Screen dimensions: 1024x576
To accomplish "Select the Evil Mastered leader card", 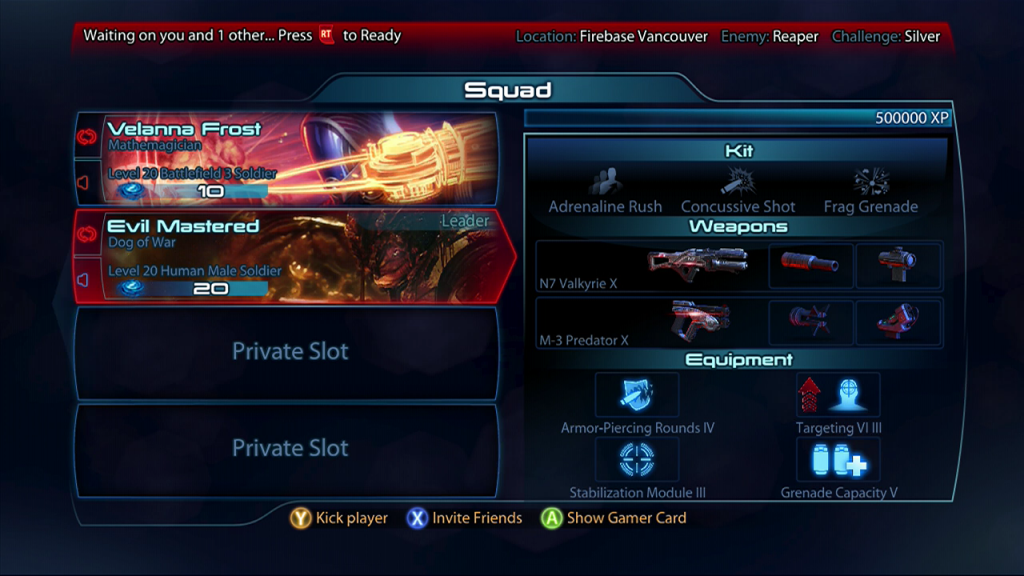I will (300, 255).
